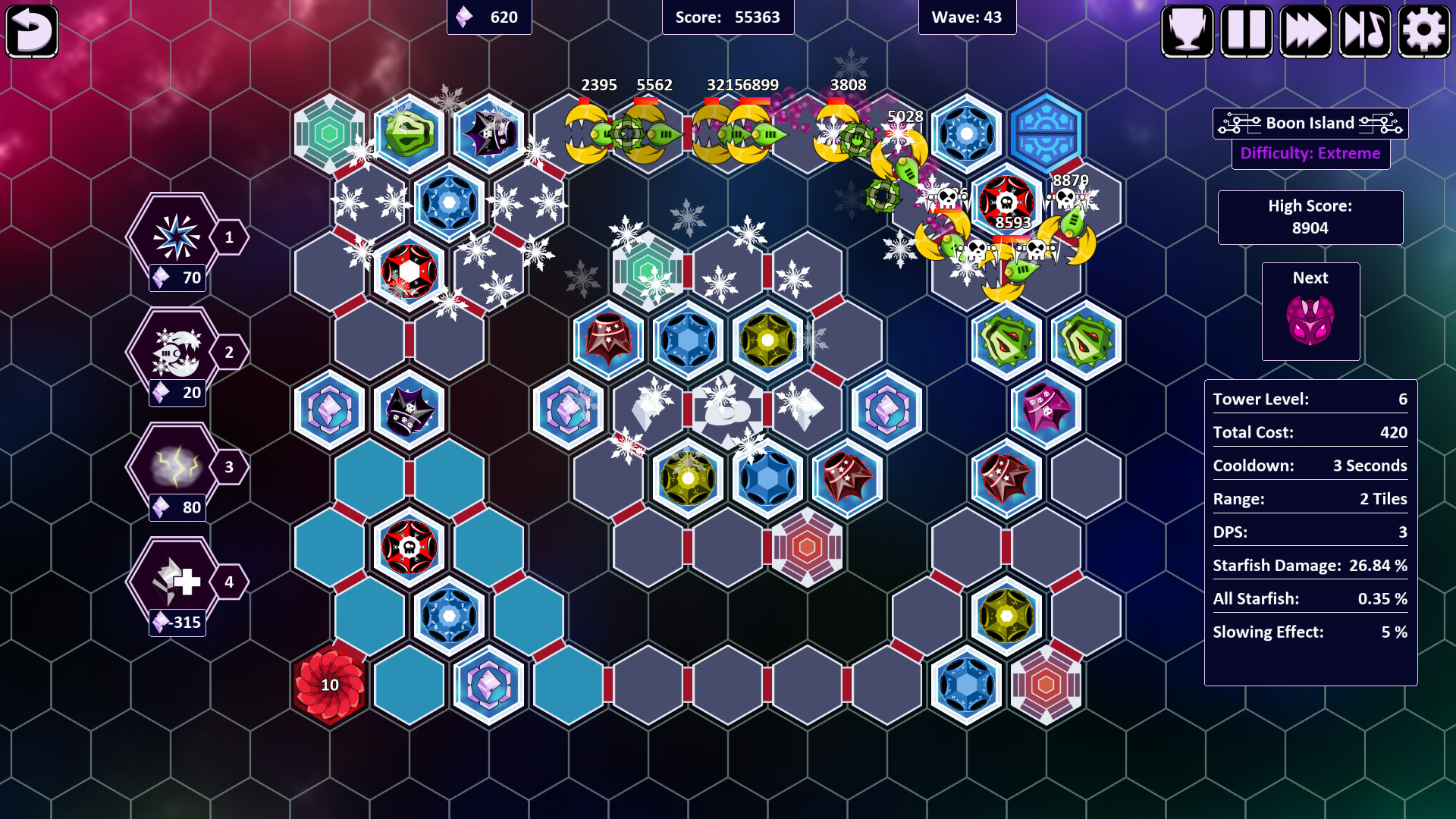Pause the game with the pause button
This screenshot has width=1456, height=819.
[x=1247, y=31]
